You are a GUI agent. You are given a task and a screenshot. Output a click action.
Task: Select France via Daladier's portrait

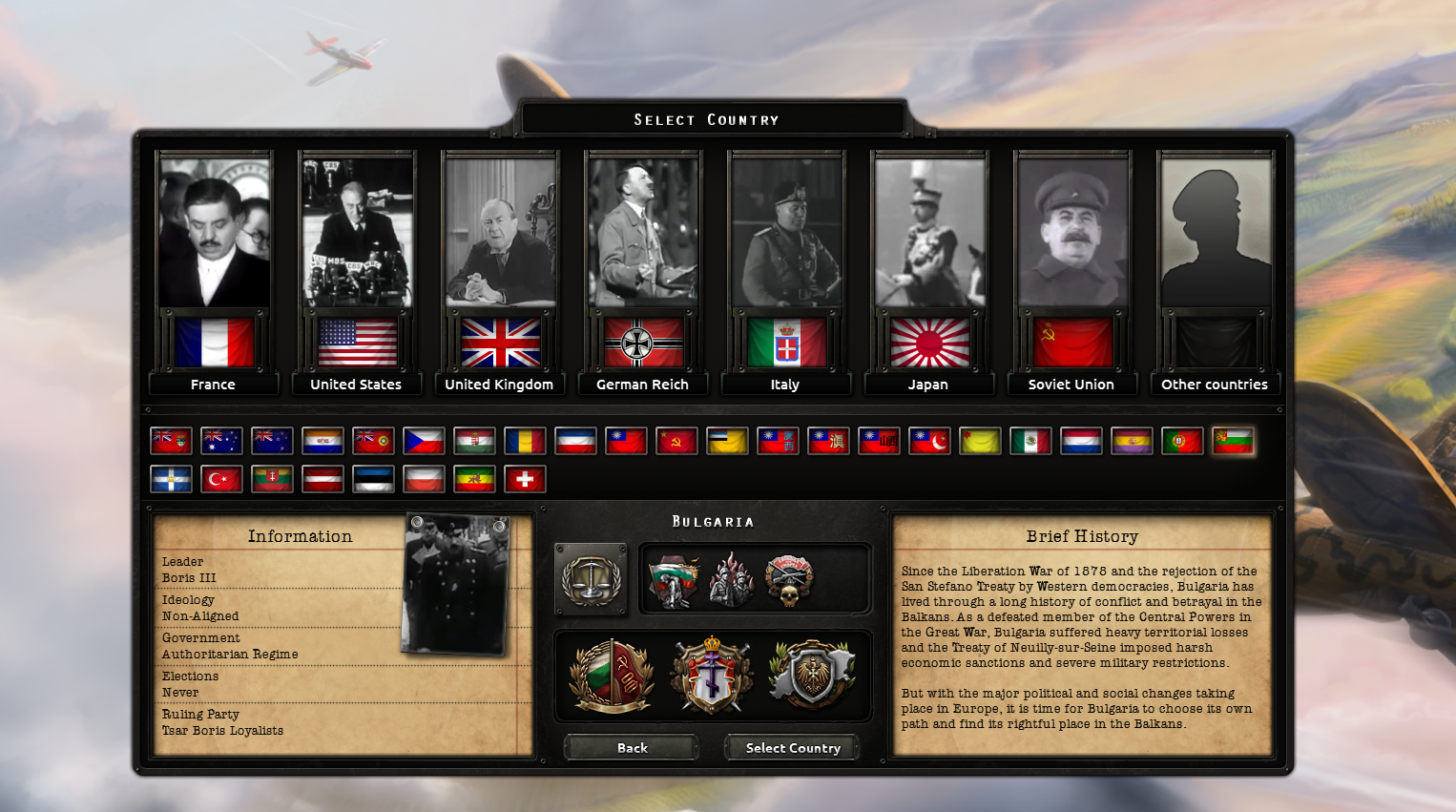point(214,232)
